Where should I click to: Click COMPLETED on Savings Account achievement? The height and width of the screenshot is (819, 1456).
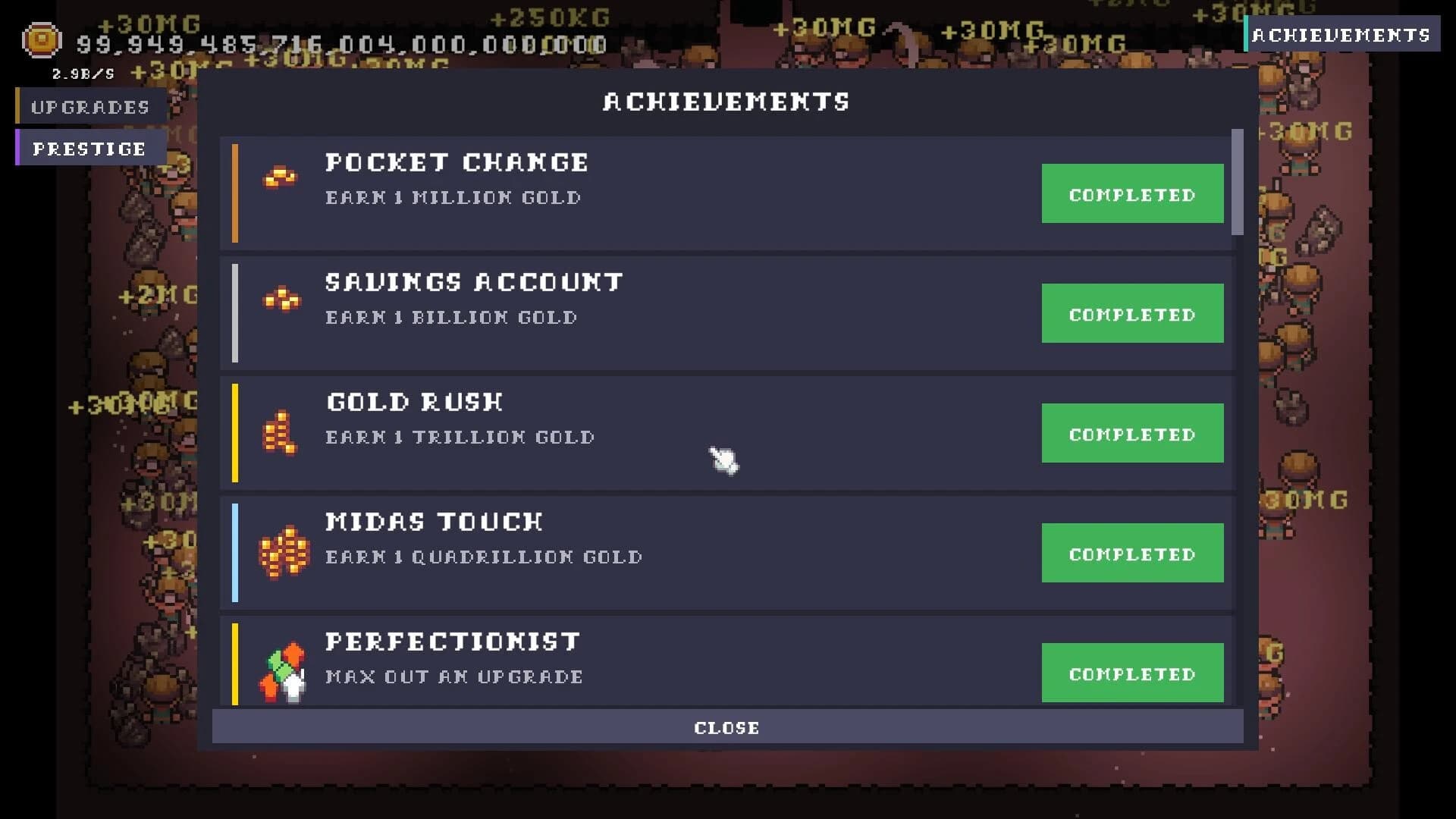coord(1132,313)
